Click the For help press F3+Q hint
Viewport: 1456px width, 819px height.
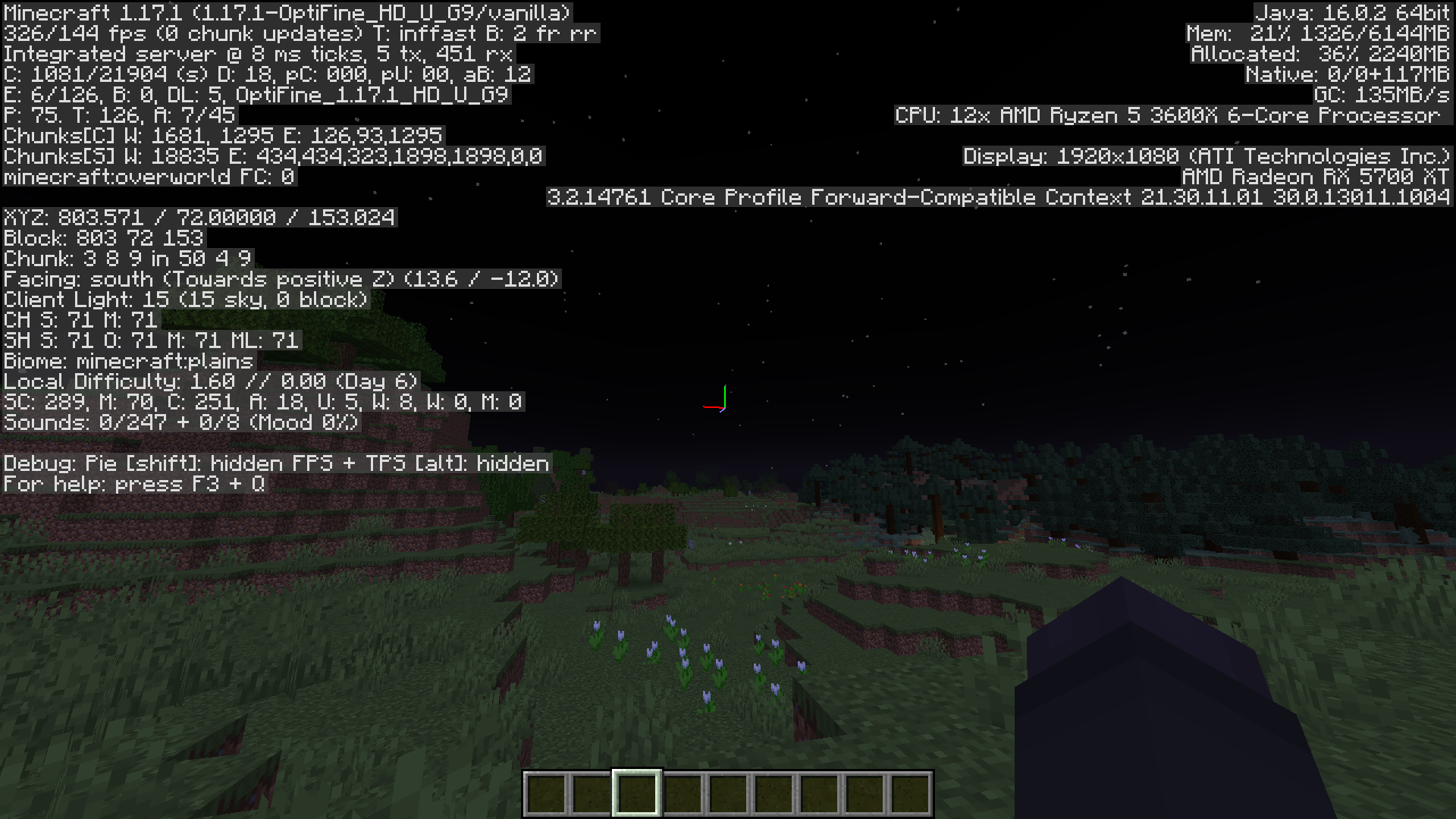point(133,484)
